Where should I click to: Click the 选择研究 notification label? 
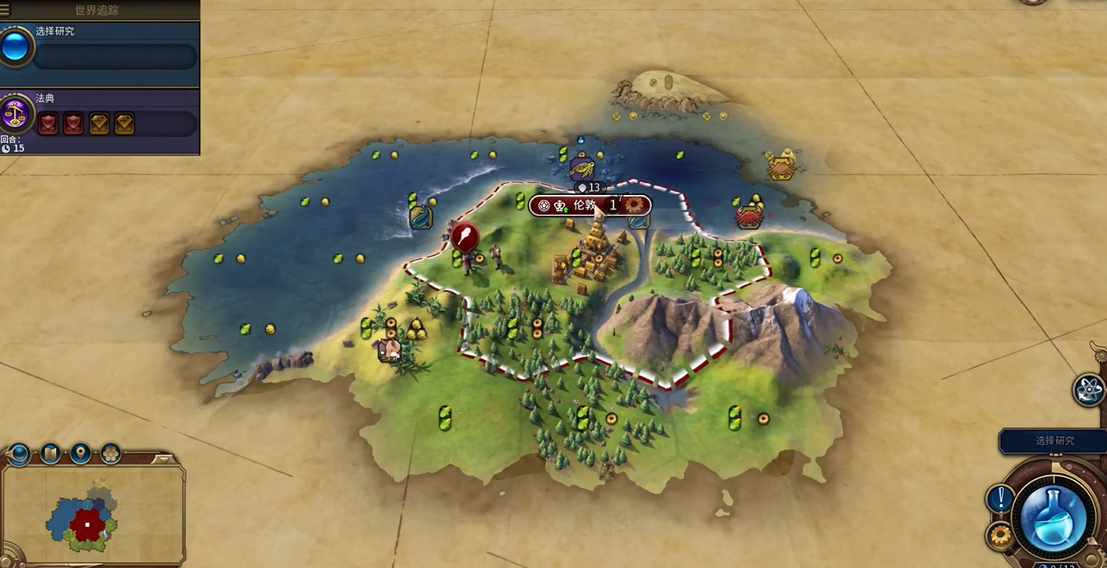coord(1053,441)
